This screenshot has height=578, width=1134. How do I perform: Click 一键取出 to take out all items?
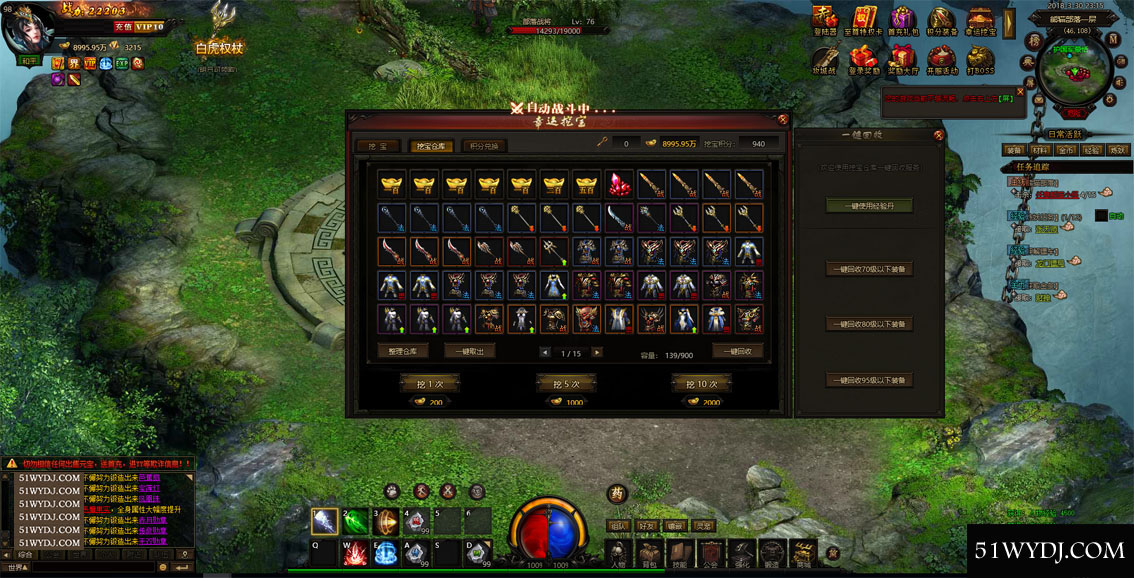click(469, 351)
